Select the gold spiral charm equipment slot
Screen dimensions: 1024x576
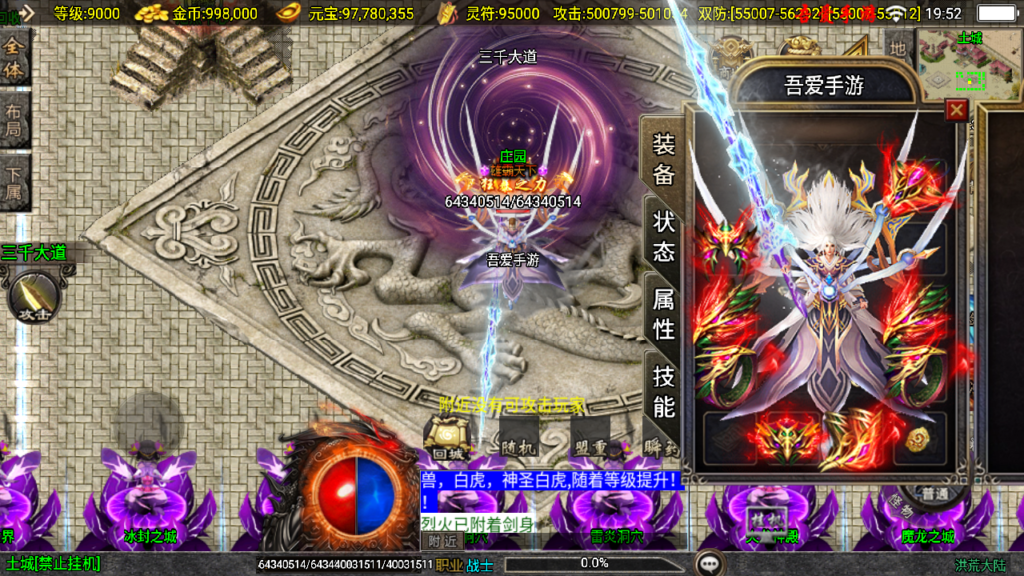coord(918,437)
